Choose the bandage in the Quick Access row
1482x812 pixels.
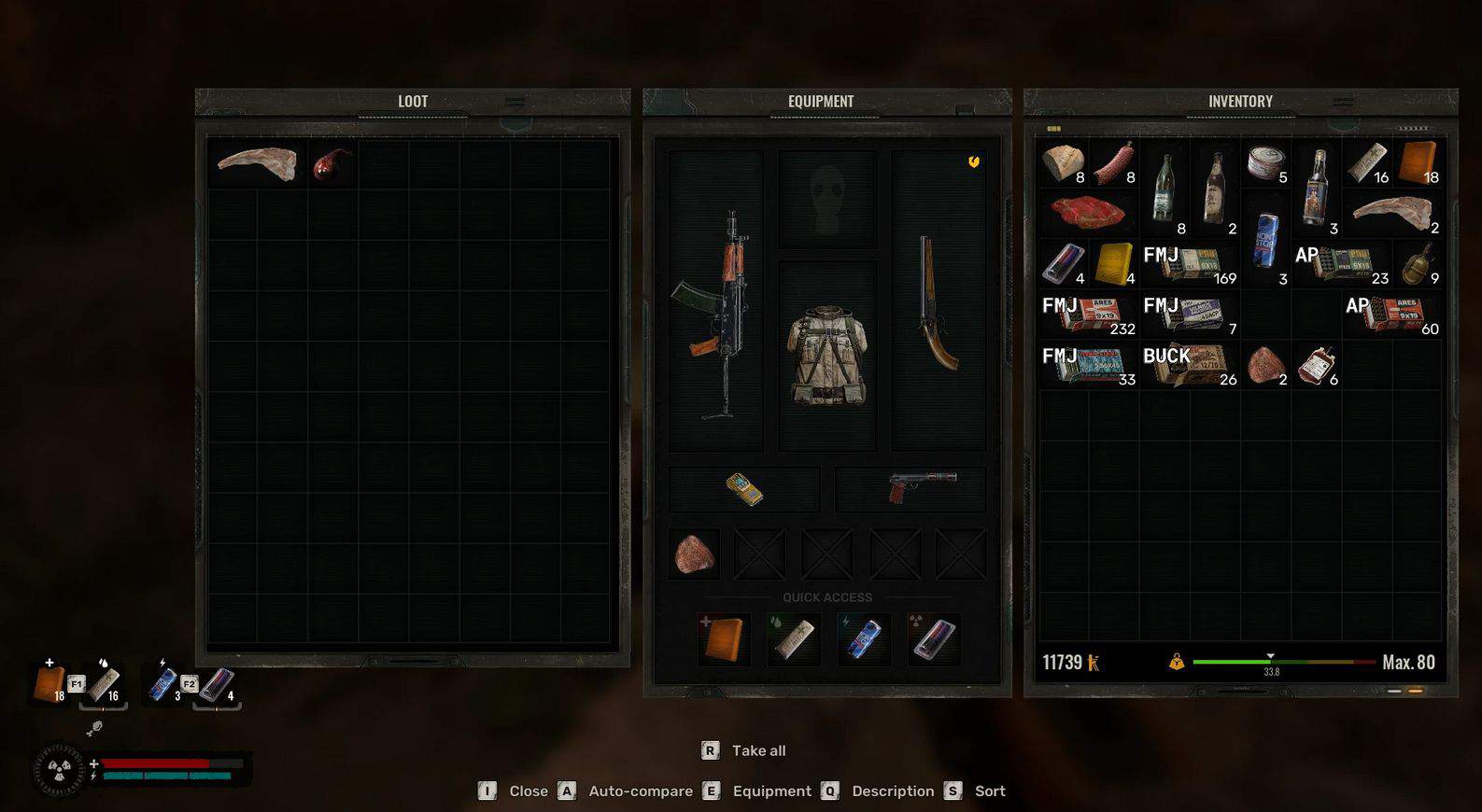[793, 639]
